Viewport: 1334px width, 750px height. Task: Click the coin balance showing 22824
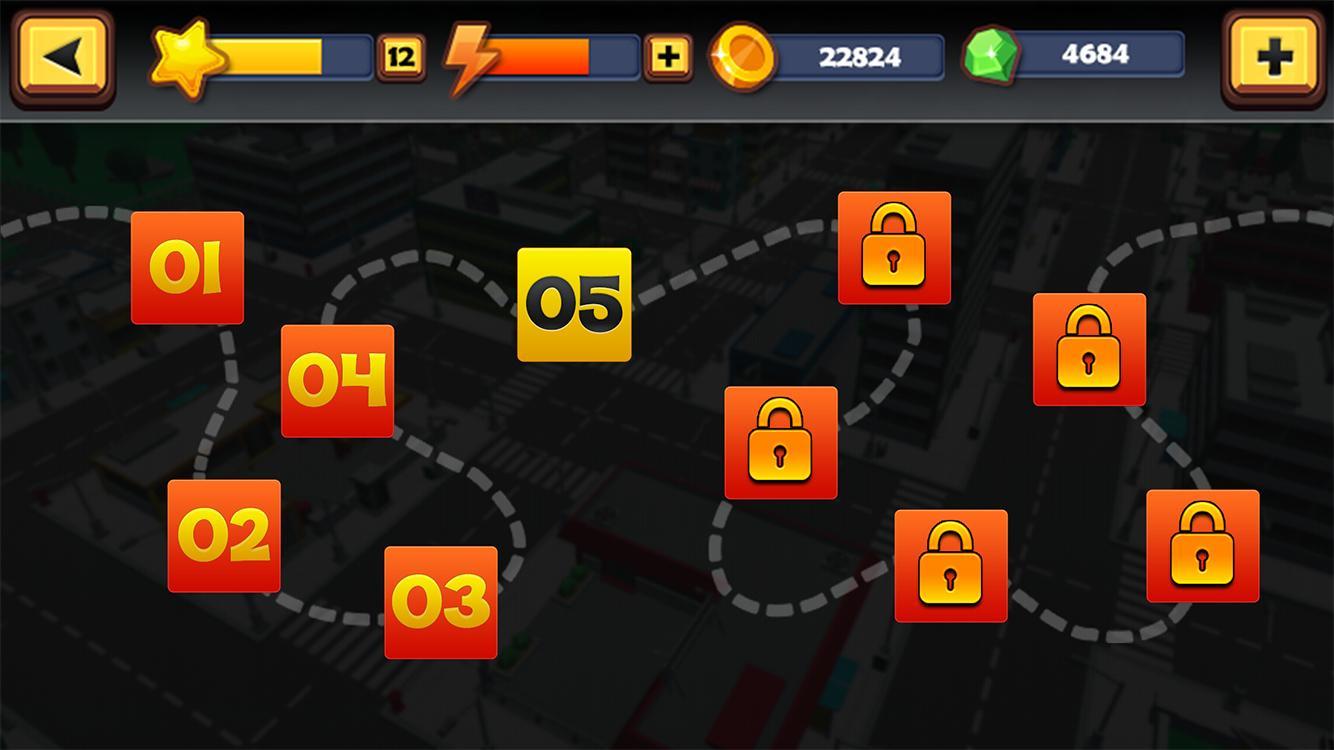coord(862,57)
